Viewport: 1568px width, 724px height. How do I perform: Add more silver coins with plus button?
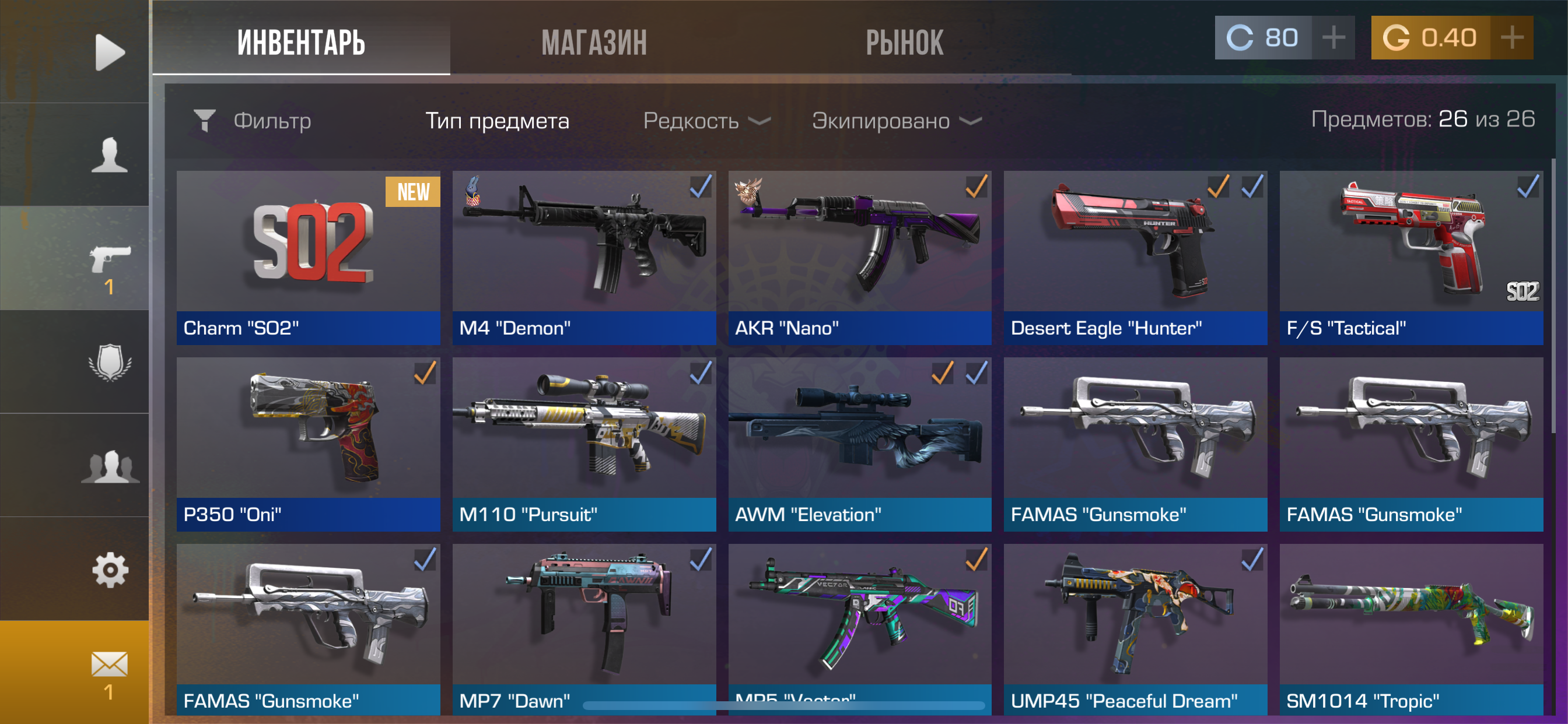click(1333, 38)
